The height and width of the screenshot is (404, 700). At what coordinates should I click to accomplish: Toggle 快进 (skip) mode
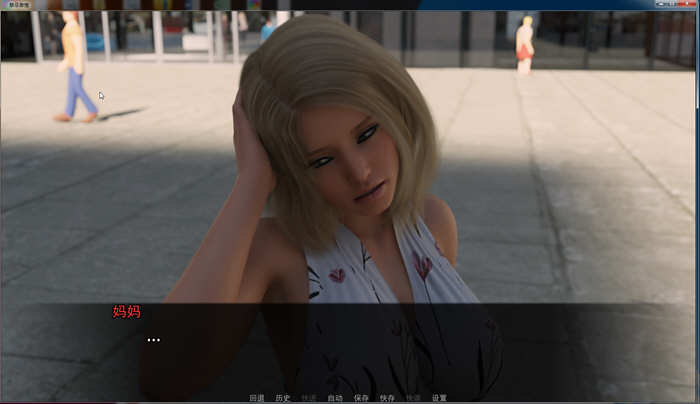pos(309,398)
